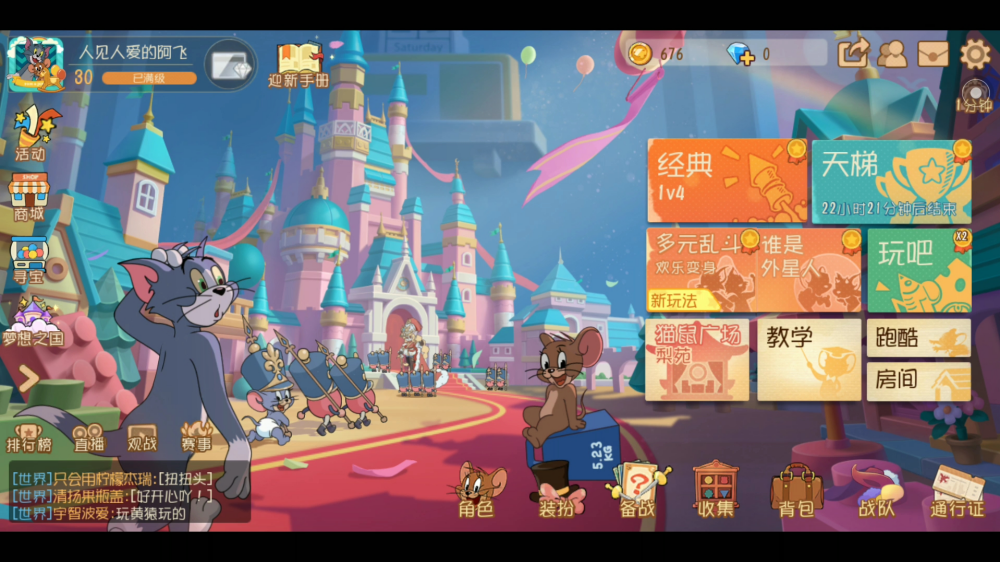Open the 排行榜 leaderboard

29,437
